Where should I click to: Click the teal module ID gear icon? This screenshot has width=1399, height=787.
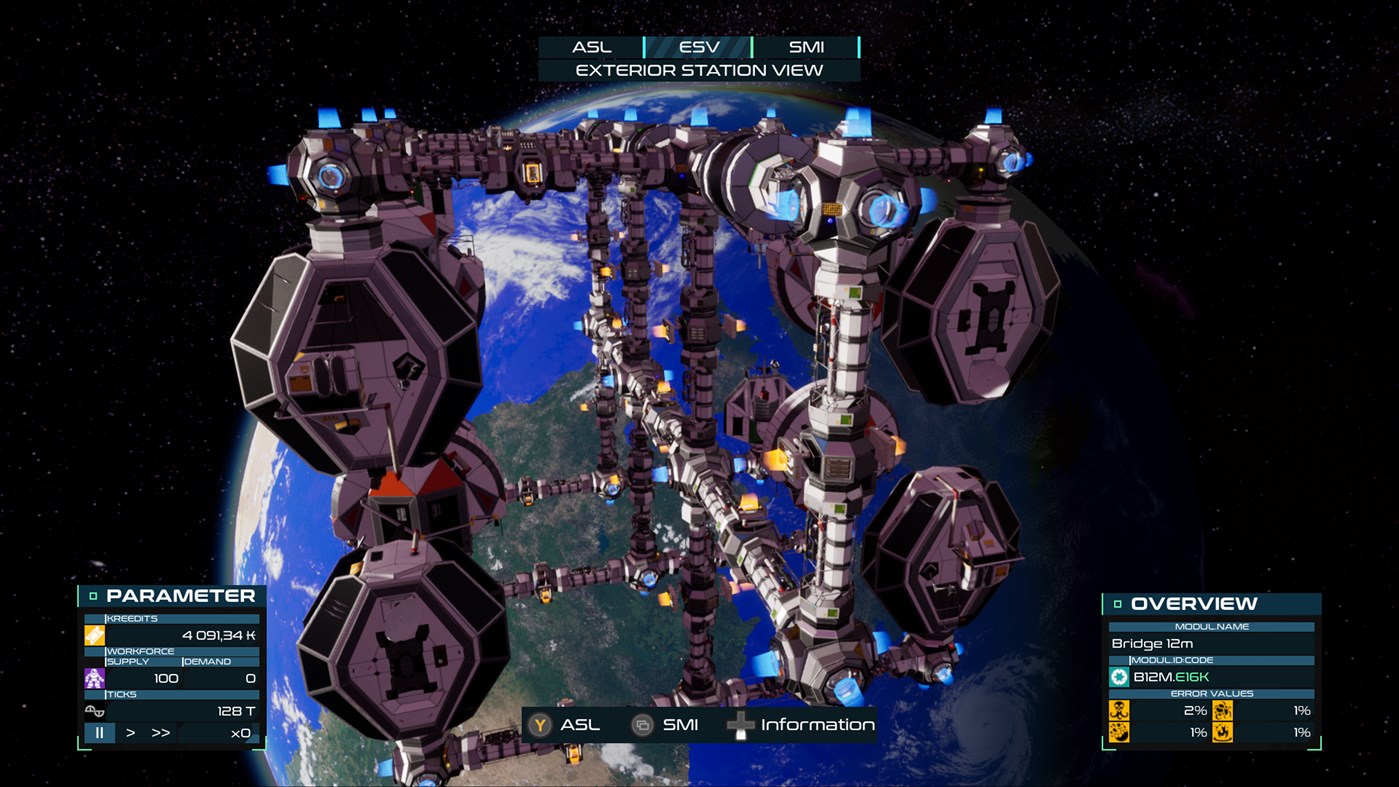(1120, 676)
